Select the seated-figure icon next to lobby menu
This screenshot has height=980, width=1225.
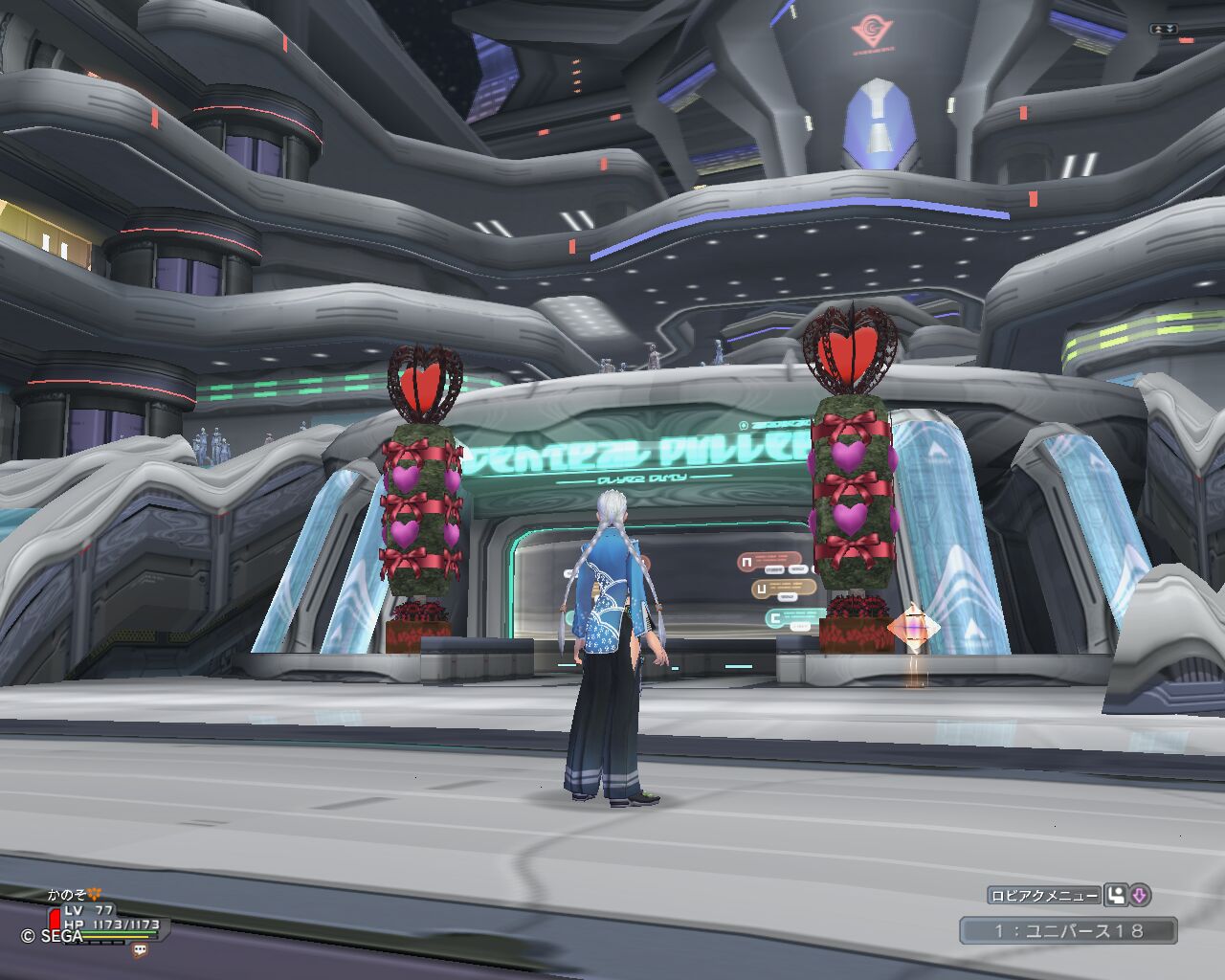[x=1116, y=896]
